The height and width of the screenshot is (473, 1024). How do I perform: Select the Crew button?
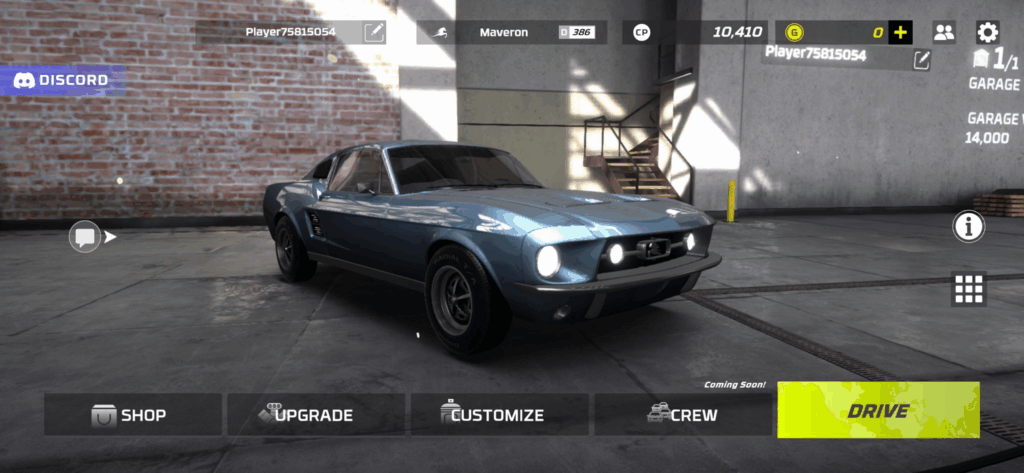point(682,414)
